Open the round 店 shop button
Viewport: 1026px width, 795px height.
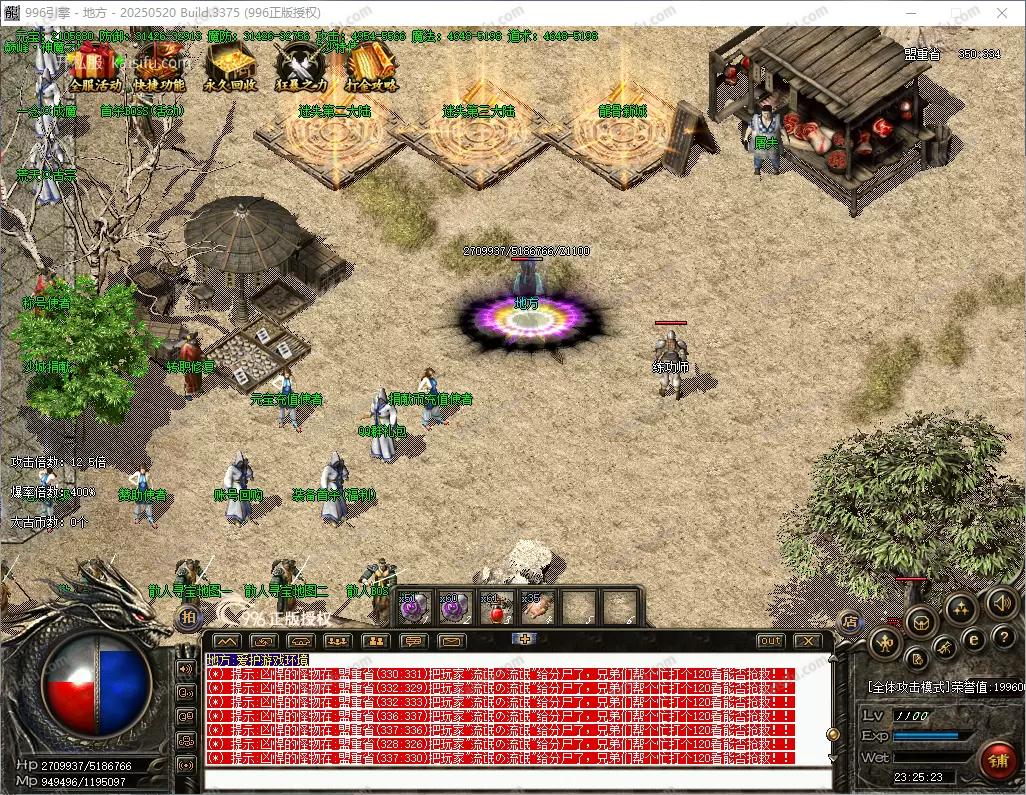coord(849,620)
